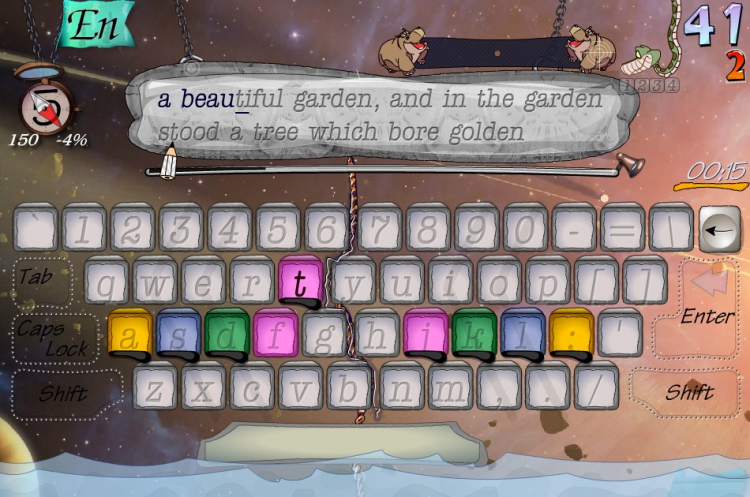Select the highlighted T key
The height and width of the screenshot is (497, 750).
click(299, 282)
